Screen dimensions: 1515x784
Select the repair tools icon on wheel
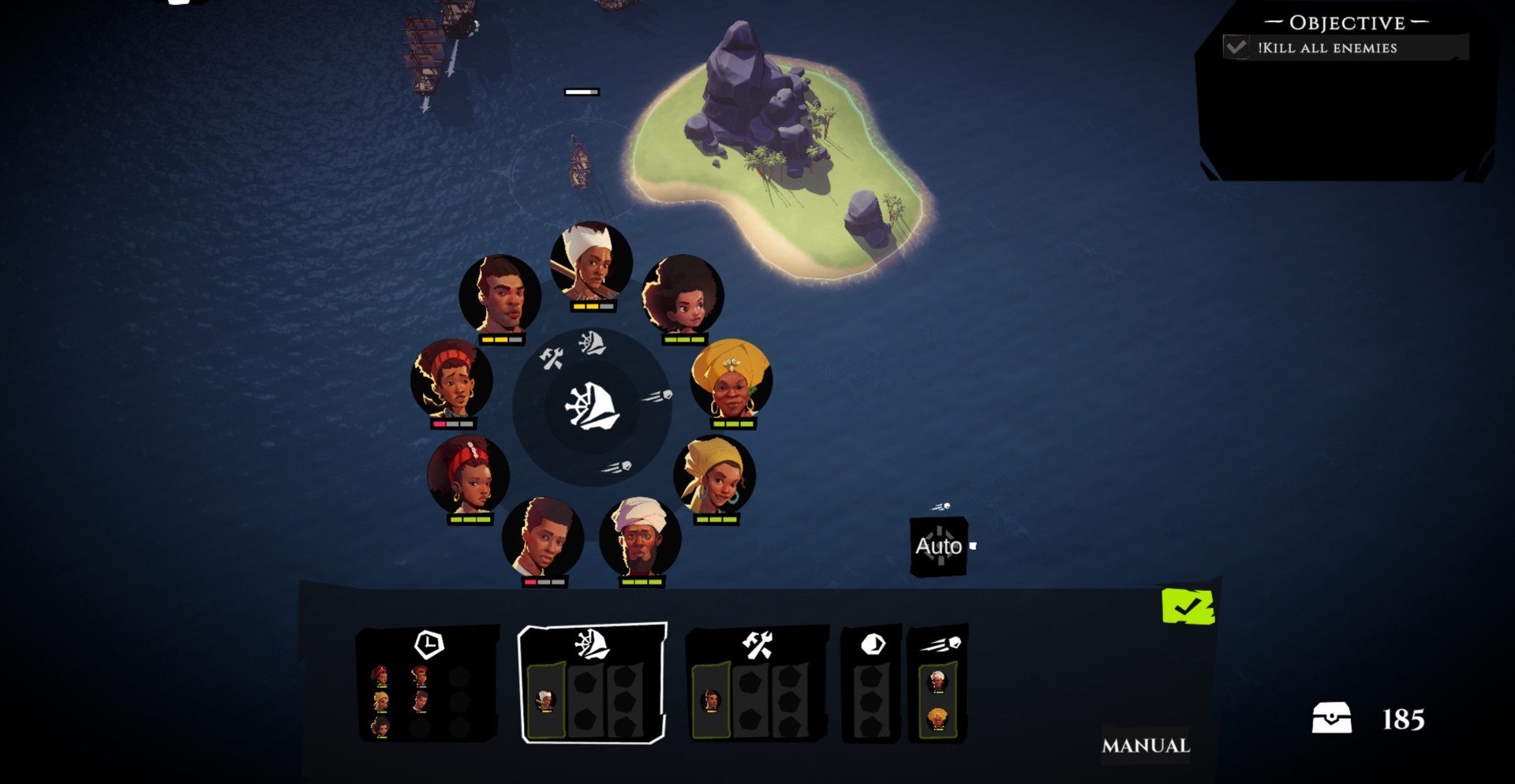pyautogui.click(x=552, y=359)
